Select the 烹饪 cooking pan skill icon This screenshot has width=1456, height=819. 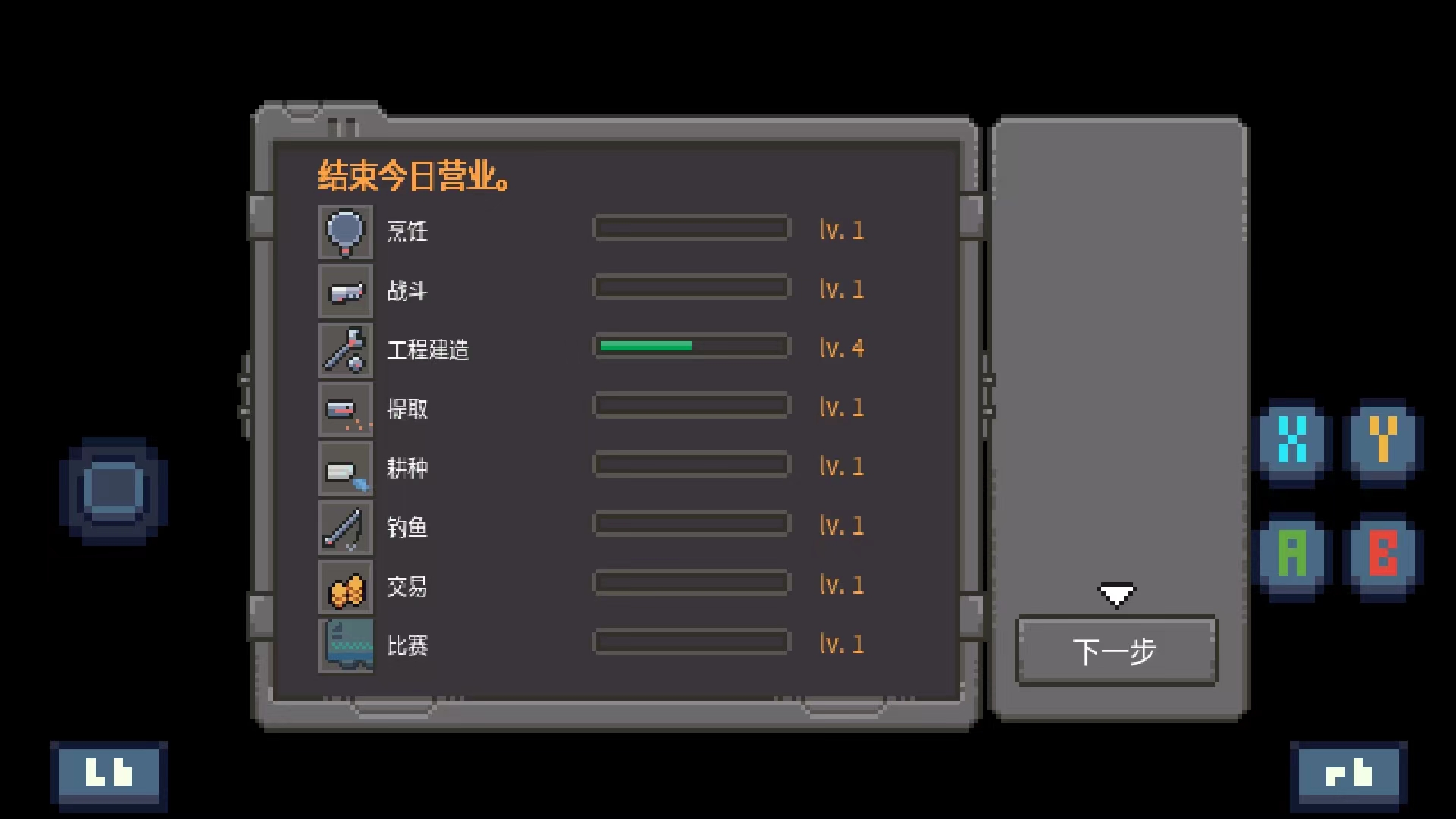[346, 231]
